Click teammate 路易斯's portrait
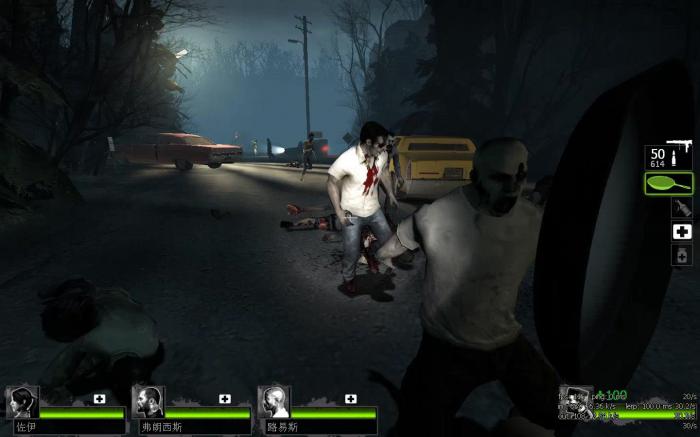 (x=274, y=402)
